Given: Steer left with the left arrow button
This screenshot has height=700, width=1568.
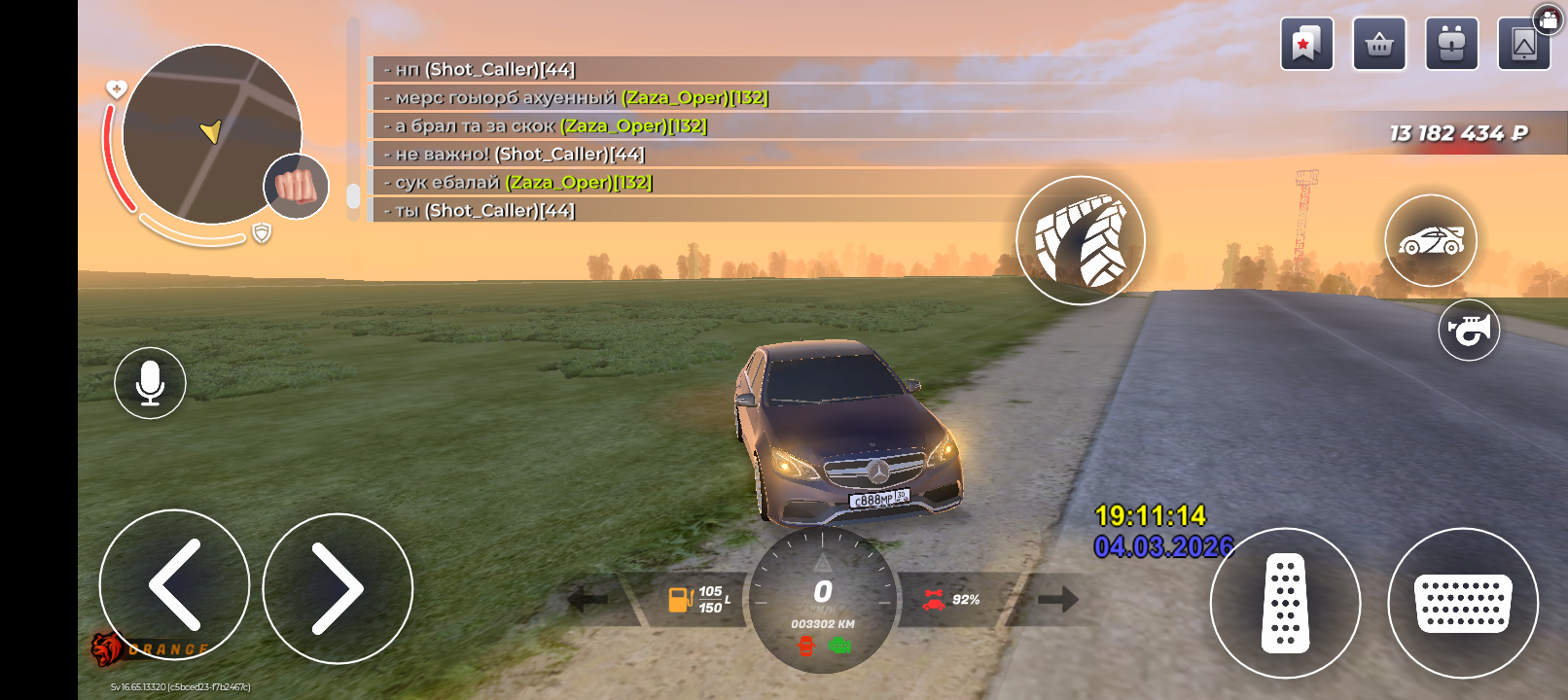Looking at the screenshot, I should click(174, 585).
